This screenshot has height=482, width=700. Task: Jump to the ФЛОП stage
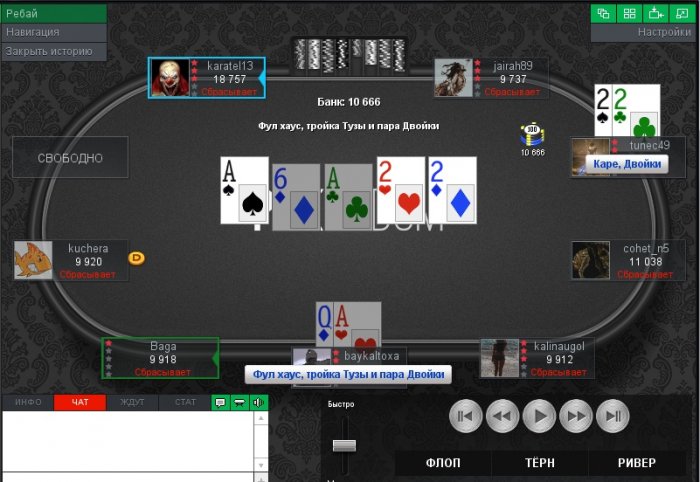coord(443,463)
